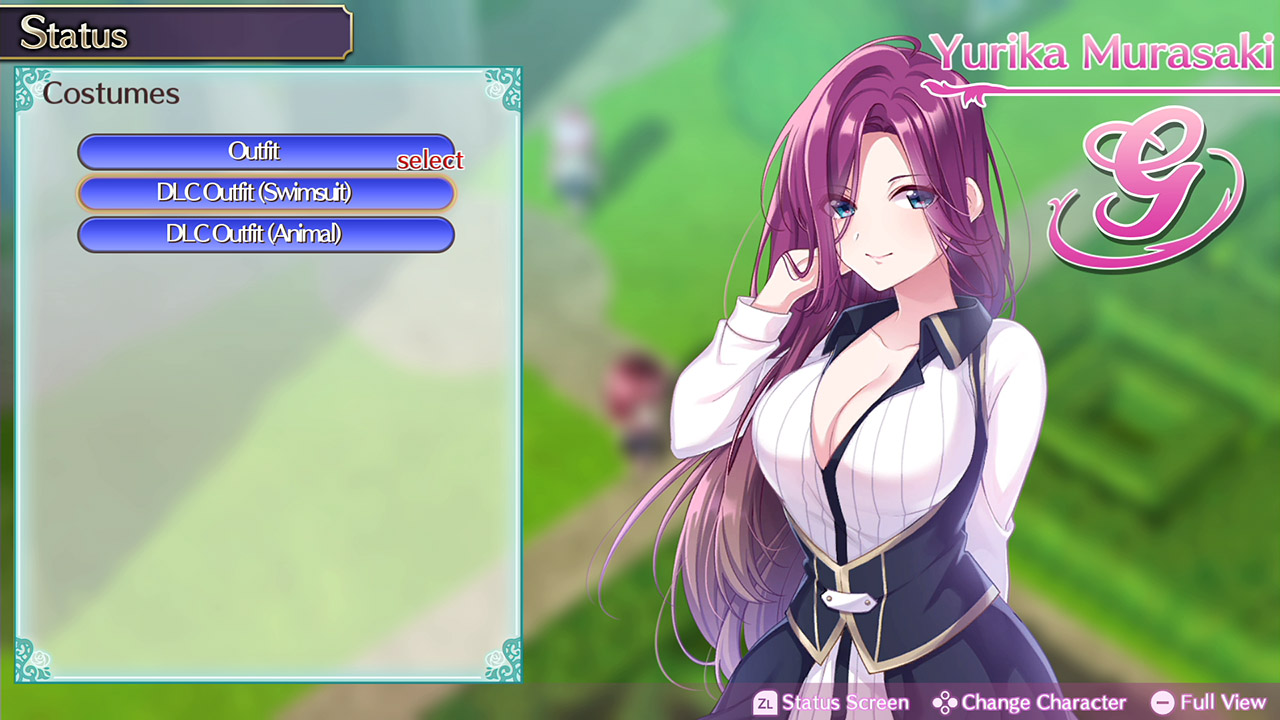Image resolution: width=1280 pixels, height=720 pixels.
Task: Click the Change Character label
Action: tap(1045, 703)
